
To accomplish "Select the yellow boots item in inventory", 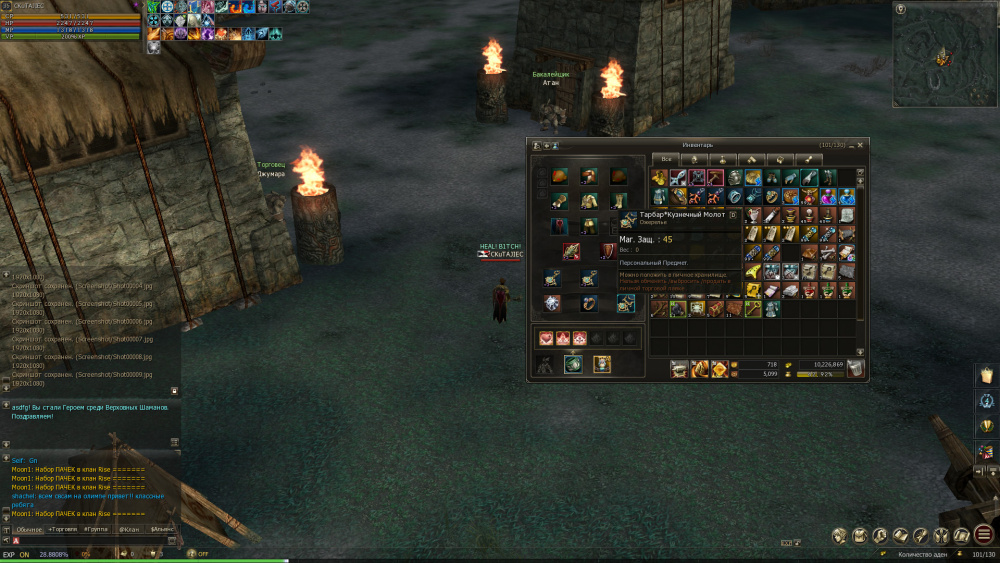I will (x=659, y=178).
